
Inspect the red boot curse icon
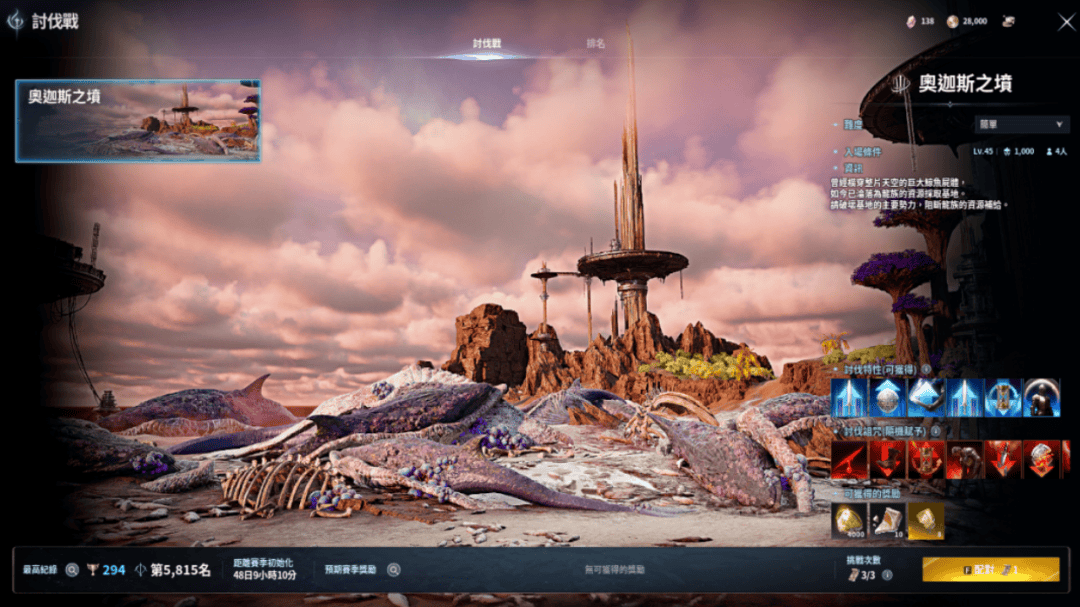point(888,459)
